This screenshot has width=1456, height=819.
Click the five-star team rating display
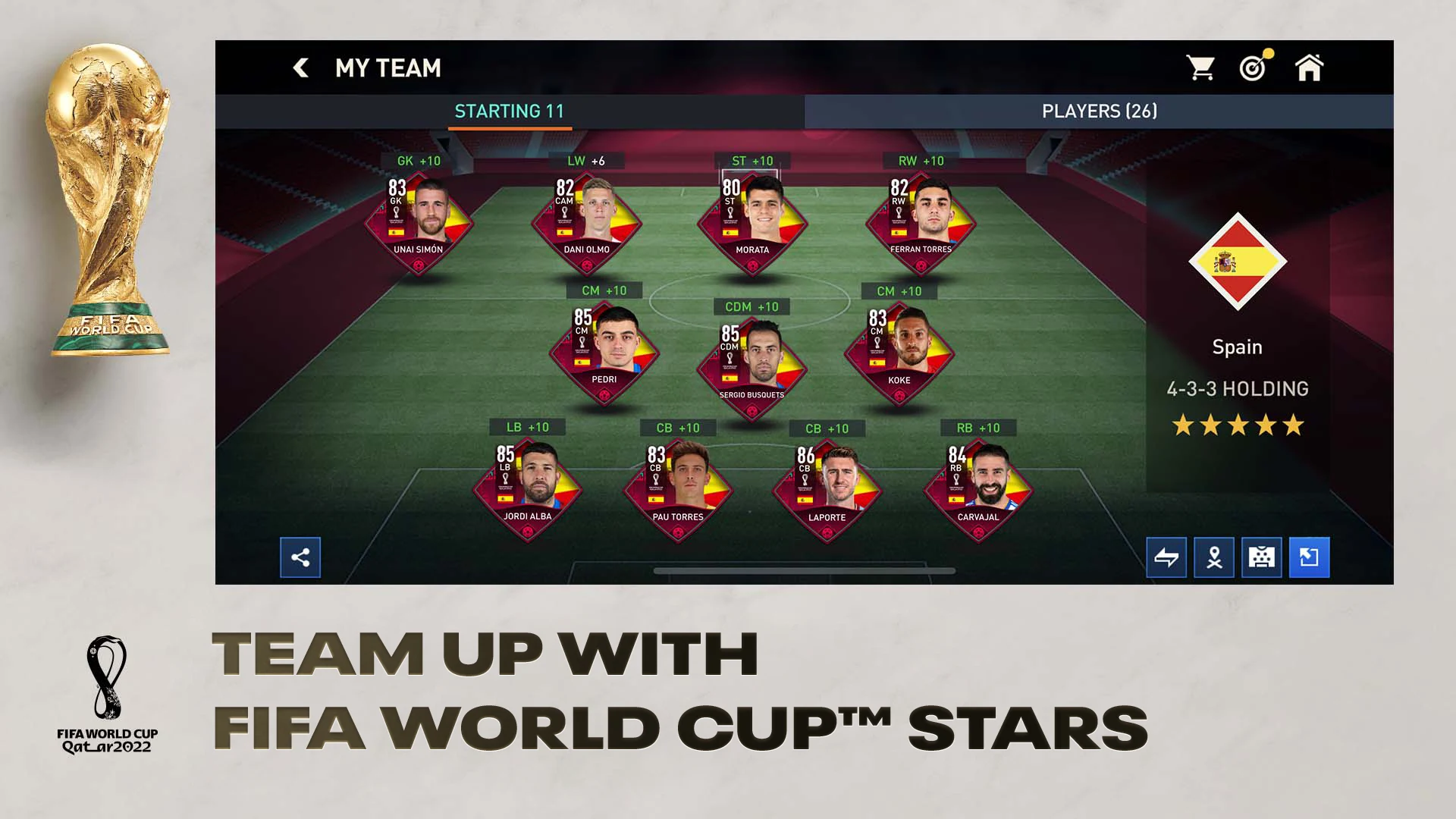(1237, 425)
